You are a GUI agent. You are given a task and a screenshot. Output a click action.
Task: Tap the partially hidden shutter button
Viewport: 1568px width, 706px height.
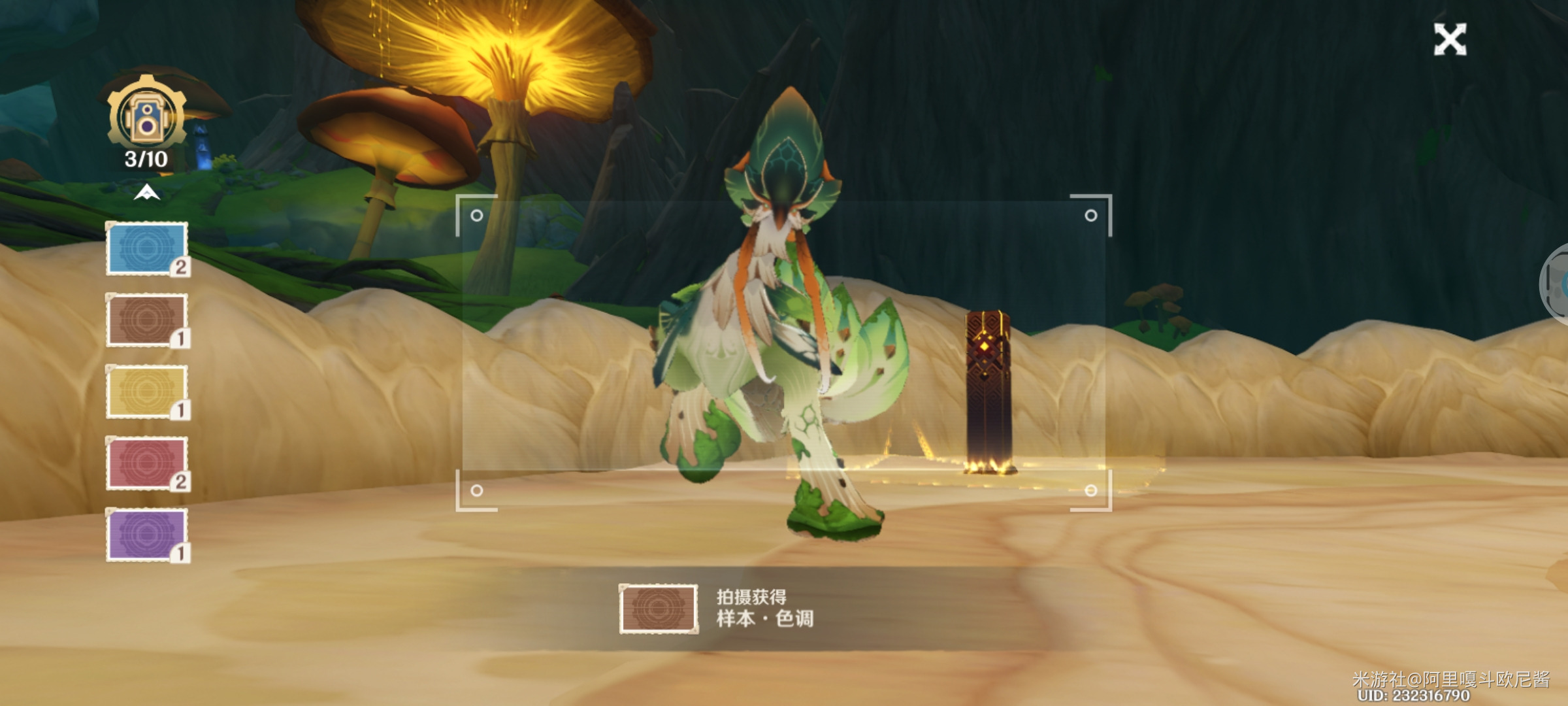1557,283
